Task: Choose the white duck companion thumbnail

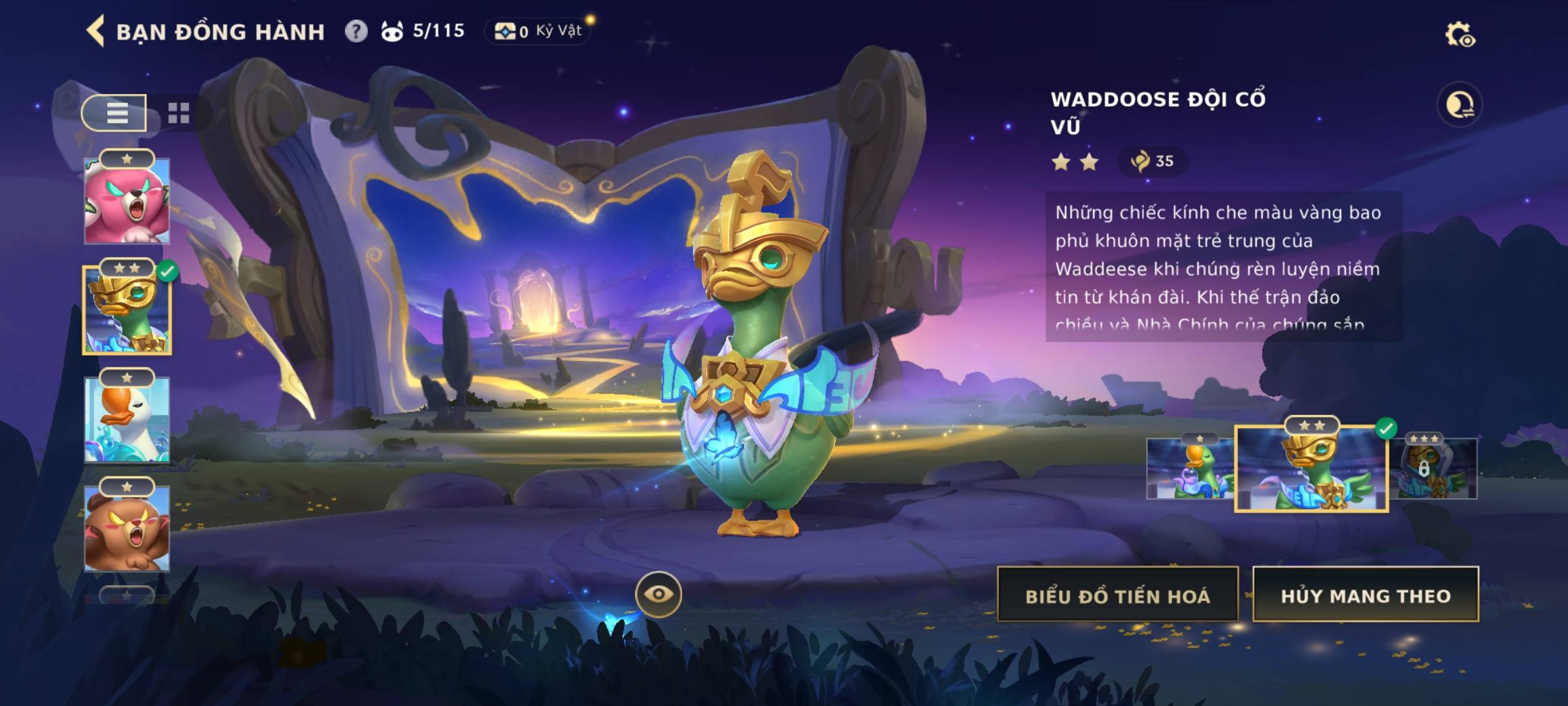Action: 127,420
